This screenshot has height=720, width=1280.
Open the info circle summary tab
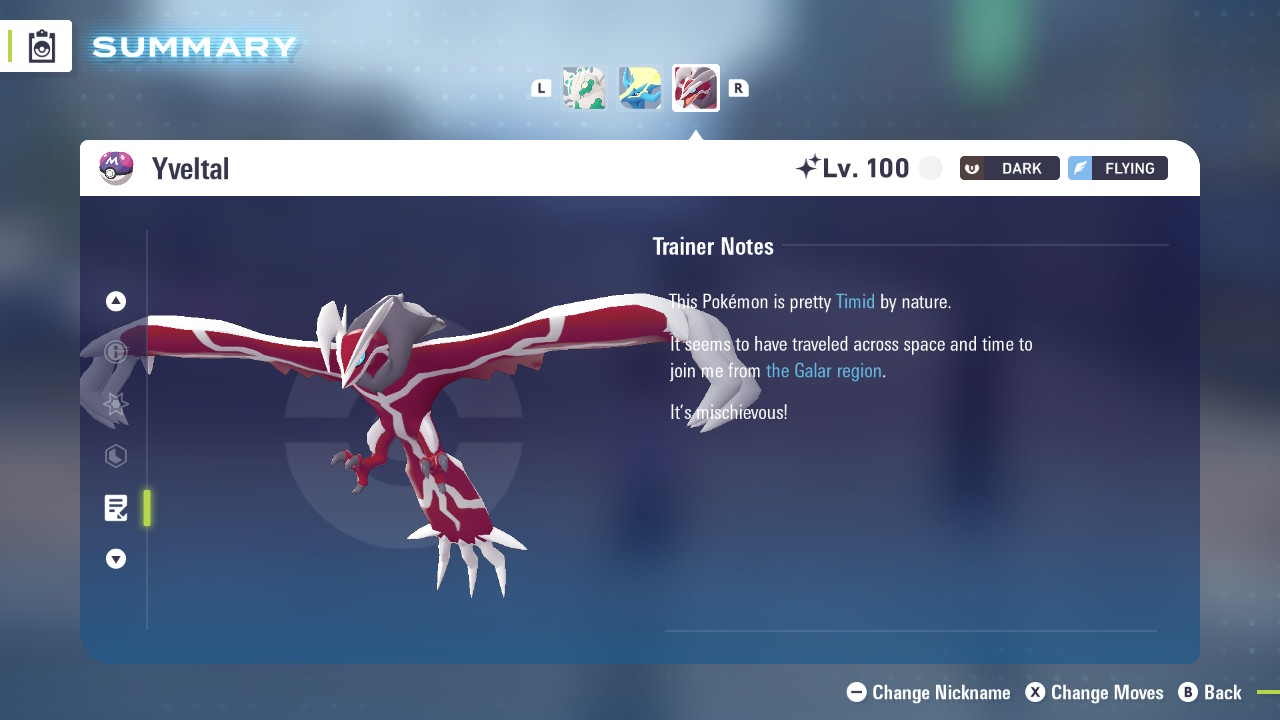(116, 352)
